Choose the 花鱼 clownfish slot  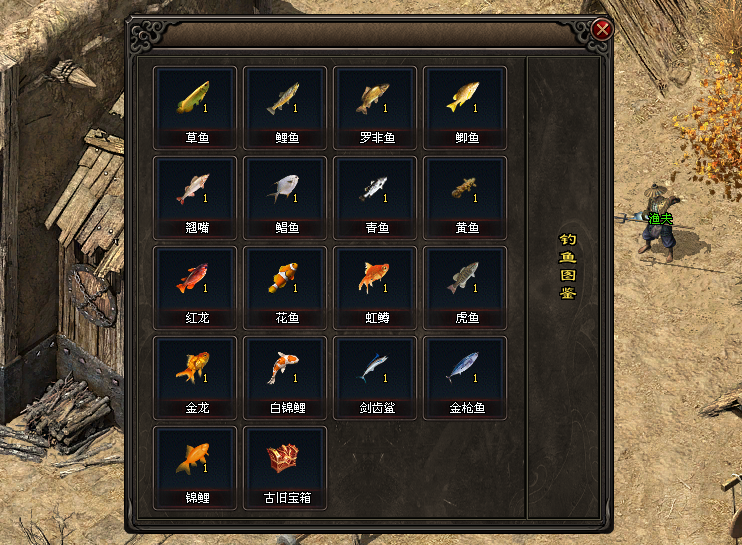click(285, 280)
